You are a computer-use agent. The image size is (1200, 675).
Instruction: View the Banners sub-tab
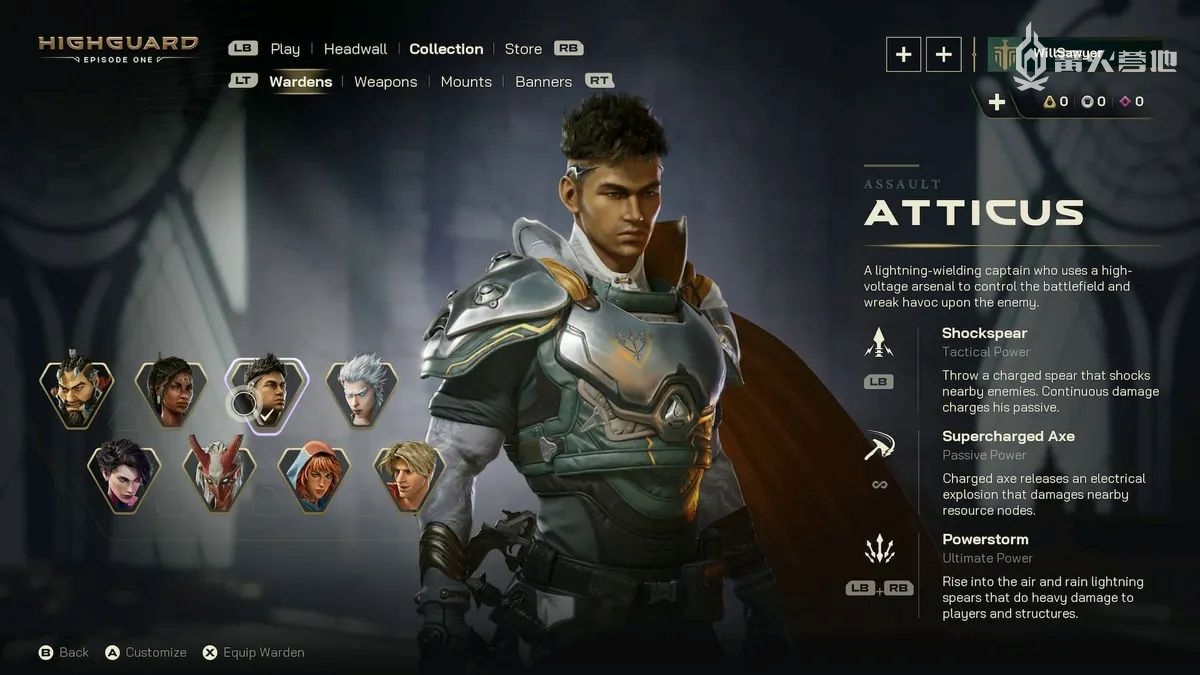543,82
